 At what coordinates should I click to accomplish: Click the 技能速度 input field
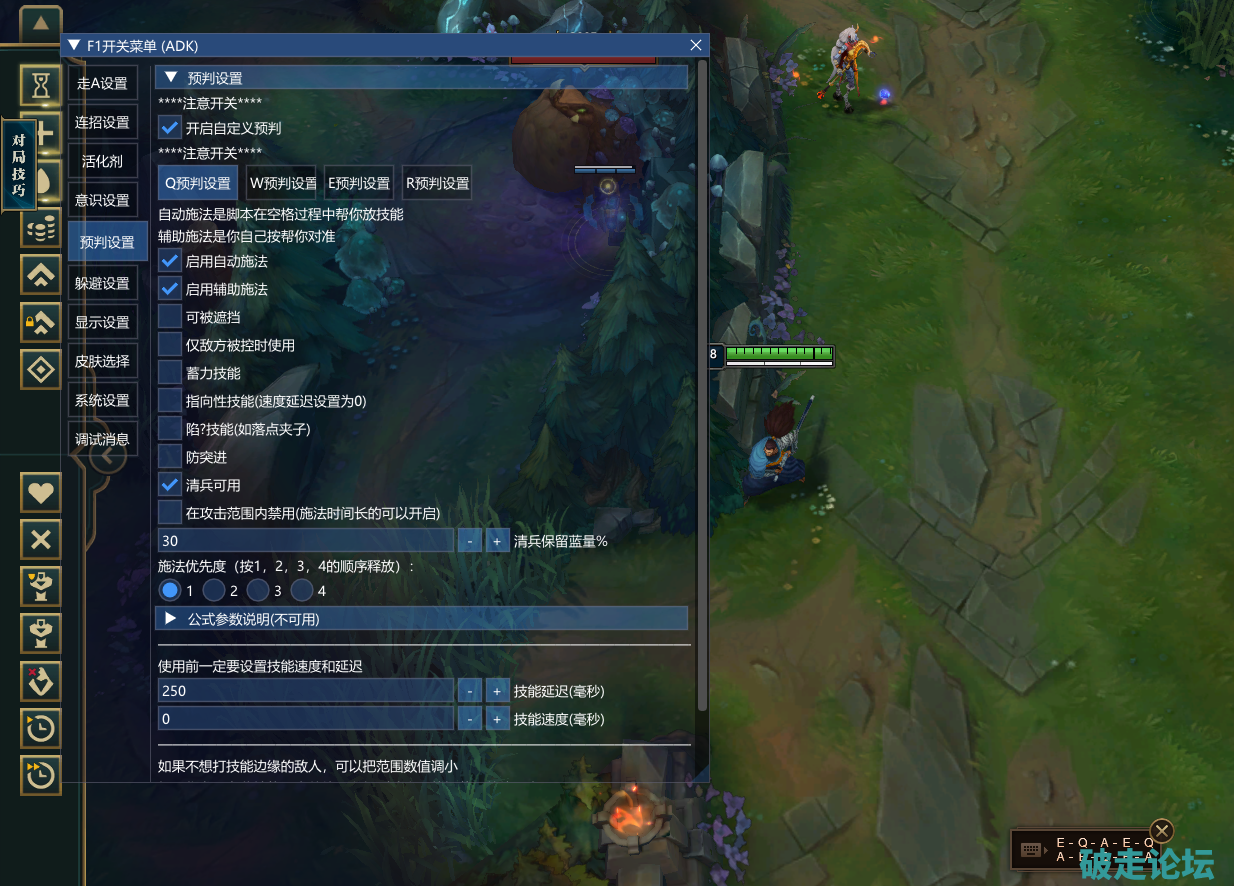click(x=305, y=719)
